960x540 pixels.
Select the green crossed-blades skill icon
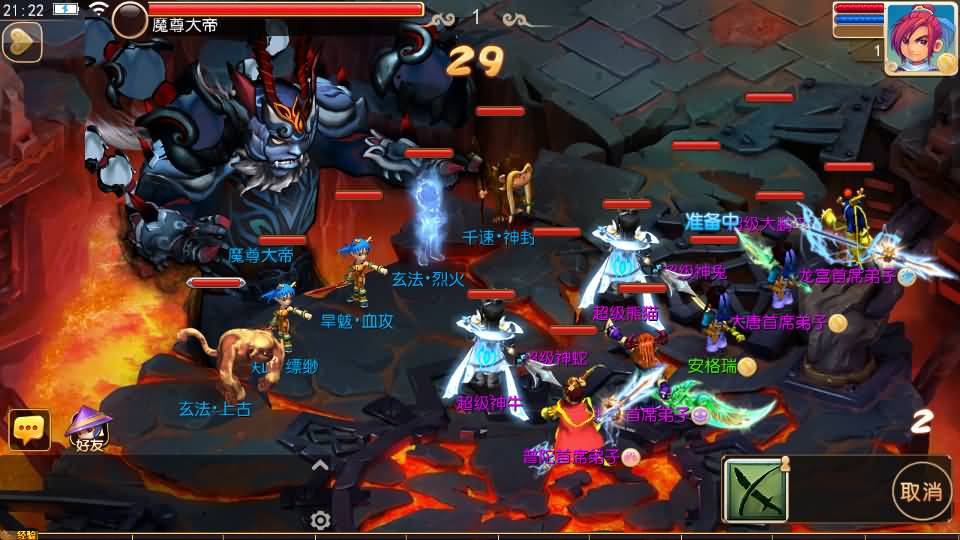(x=756, y=490)
